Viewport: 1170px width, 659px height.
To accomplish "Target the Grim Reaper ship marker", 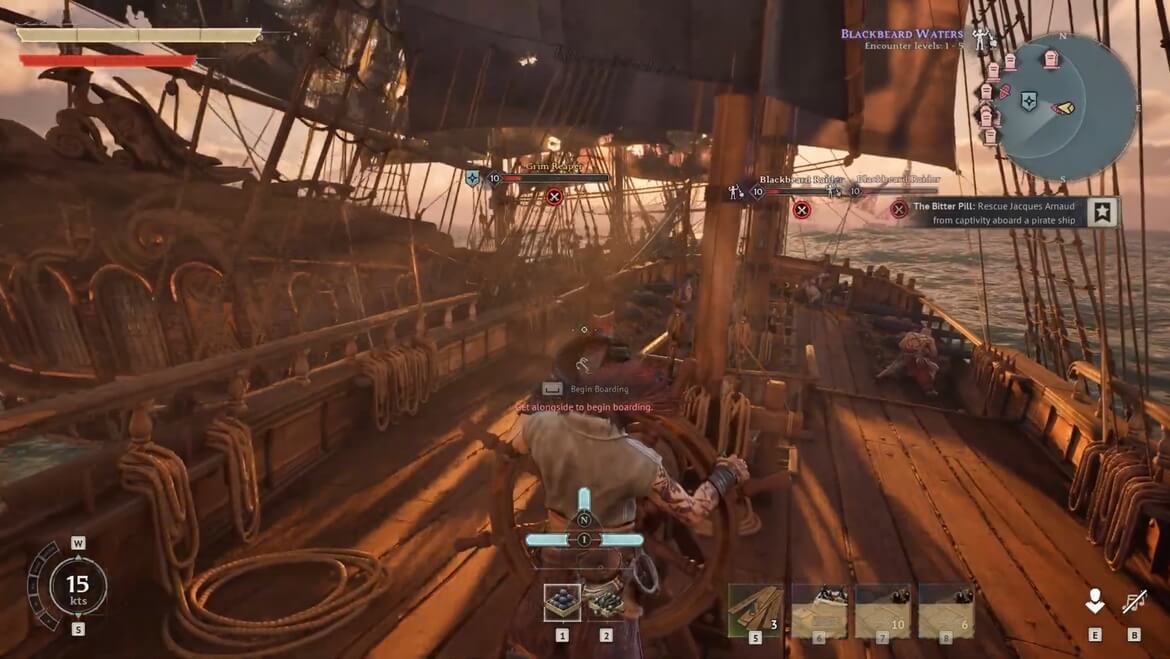I will [x=555, y=196].
